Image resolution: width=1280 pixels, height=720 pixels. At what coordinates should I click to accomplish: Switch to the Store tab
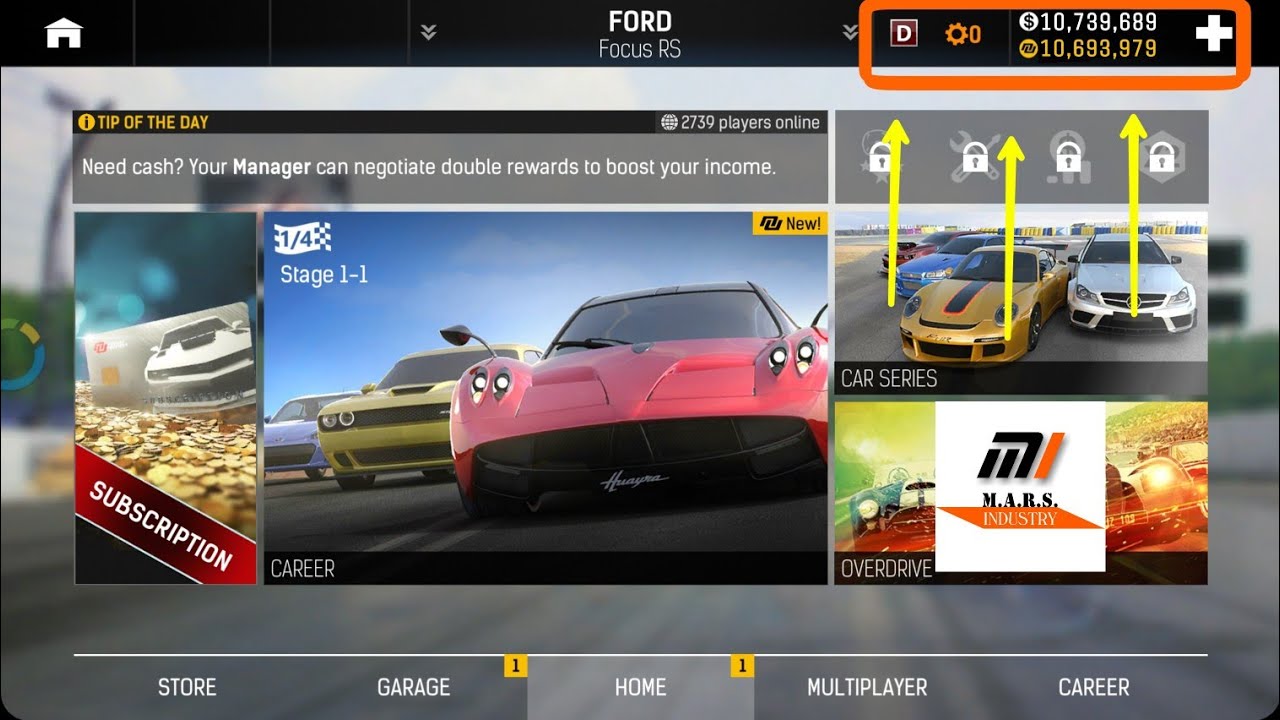(x=187, y=687)
